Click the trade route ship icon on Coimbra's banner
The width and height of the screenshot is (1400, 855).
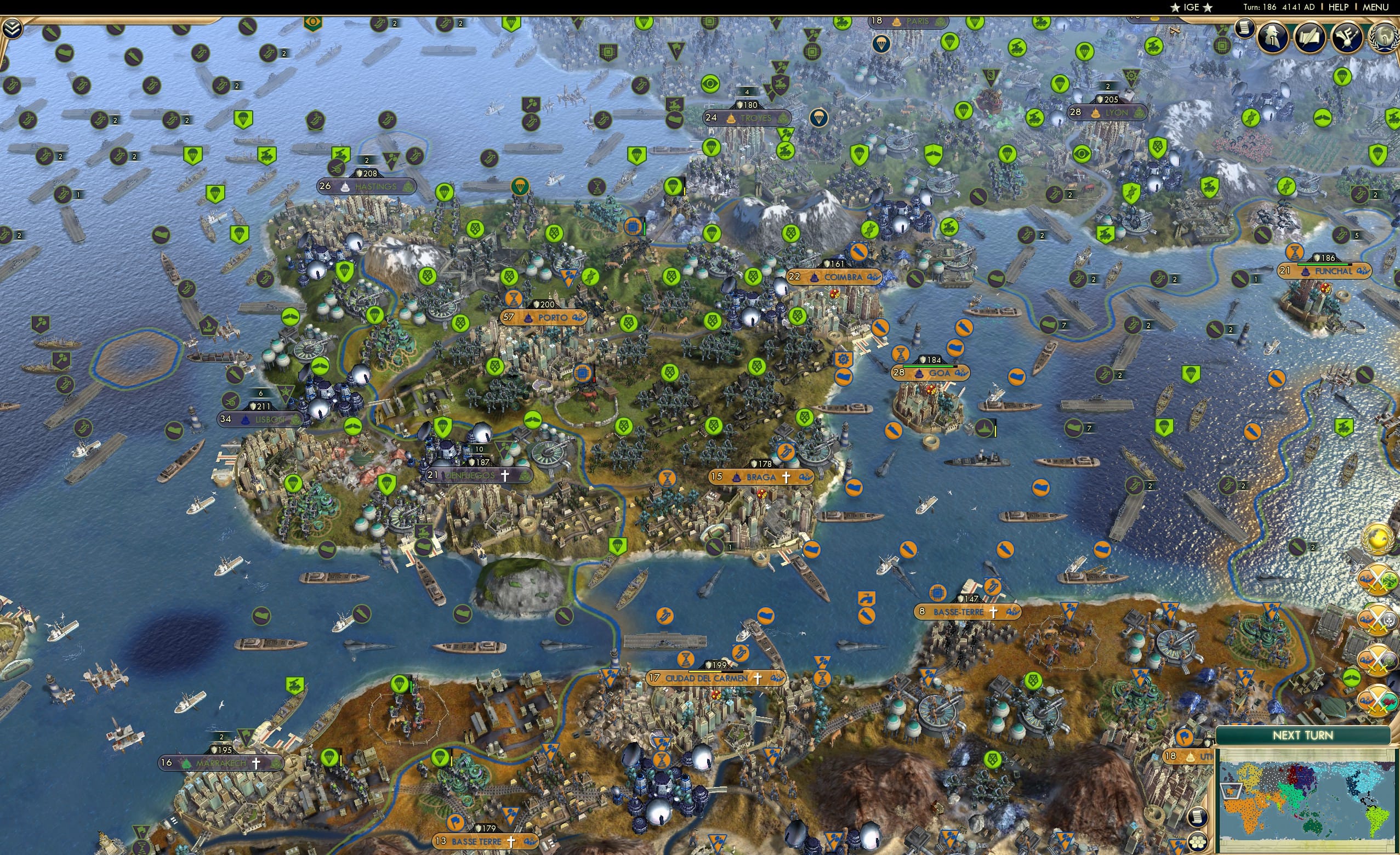point(873,278)
